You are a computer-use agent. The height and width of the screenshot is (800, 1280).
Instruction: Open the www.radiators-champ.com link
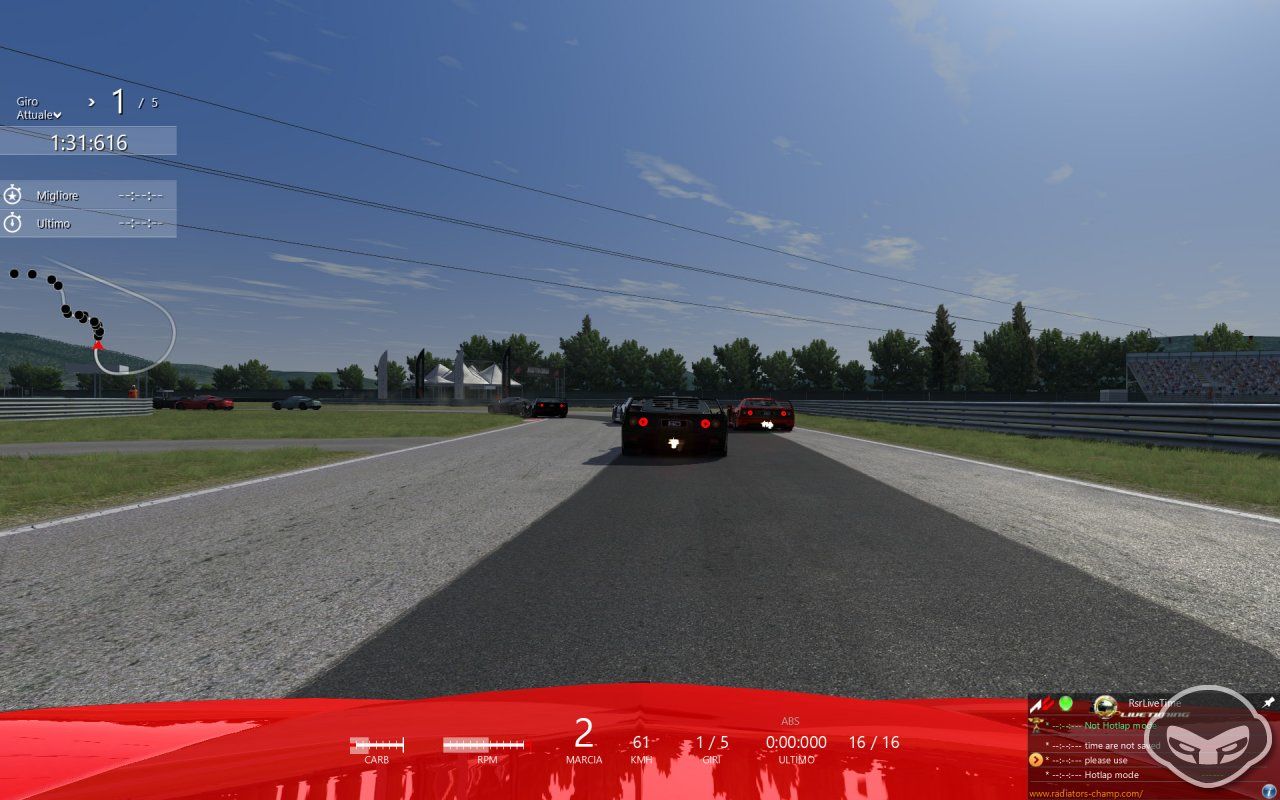pyautogui.click(x=1086, y=793)
